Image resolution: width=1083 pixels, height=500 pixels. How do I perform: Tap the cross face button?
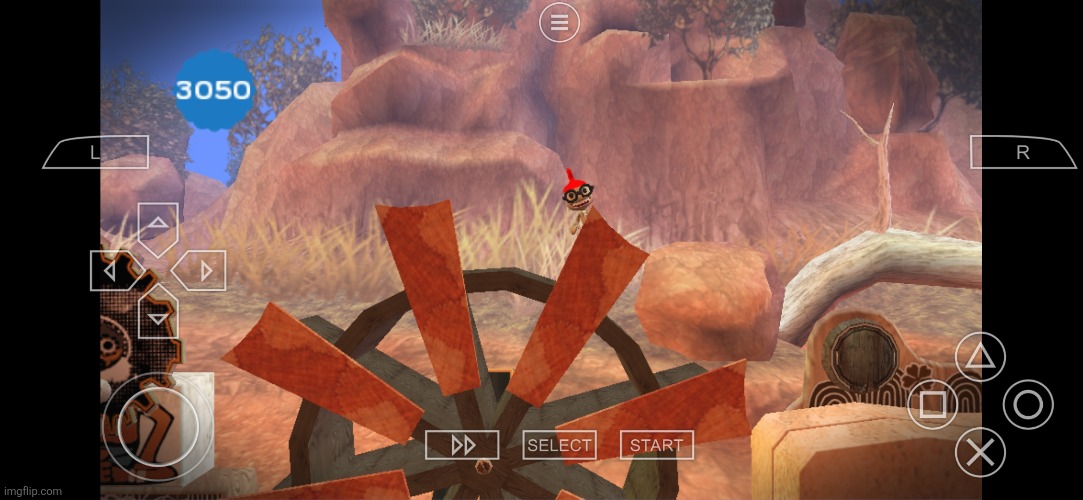tap(980, 452)
